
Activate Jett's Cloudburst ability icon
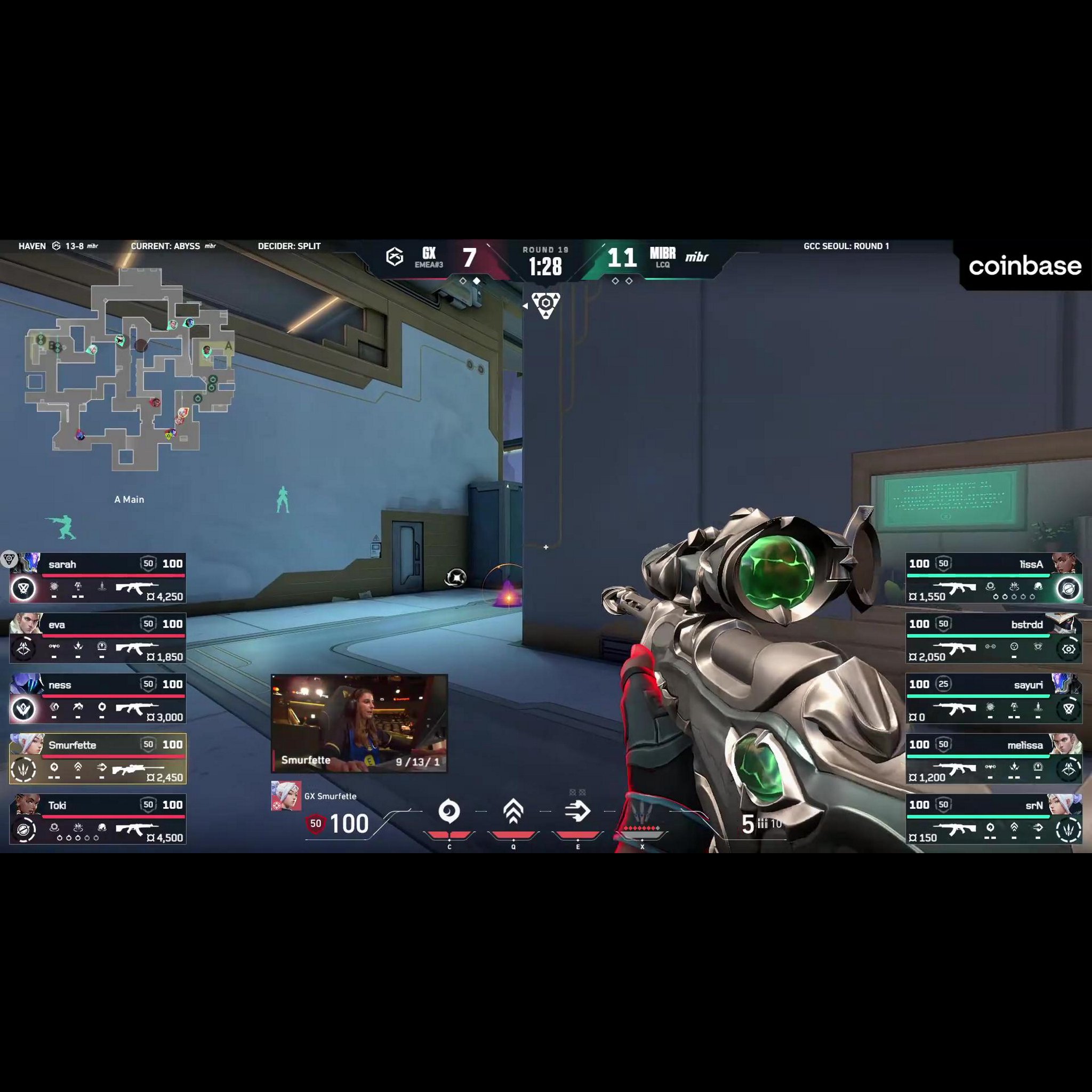pyautogui.click(x=449, y=812)
